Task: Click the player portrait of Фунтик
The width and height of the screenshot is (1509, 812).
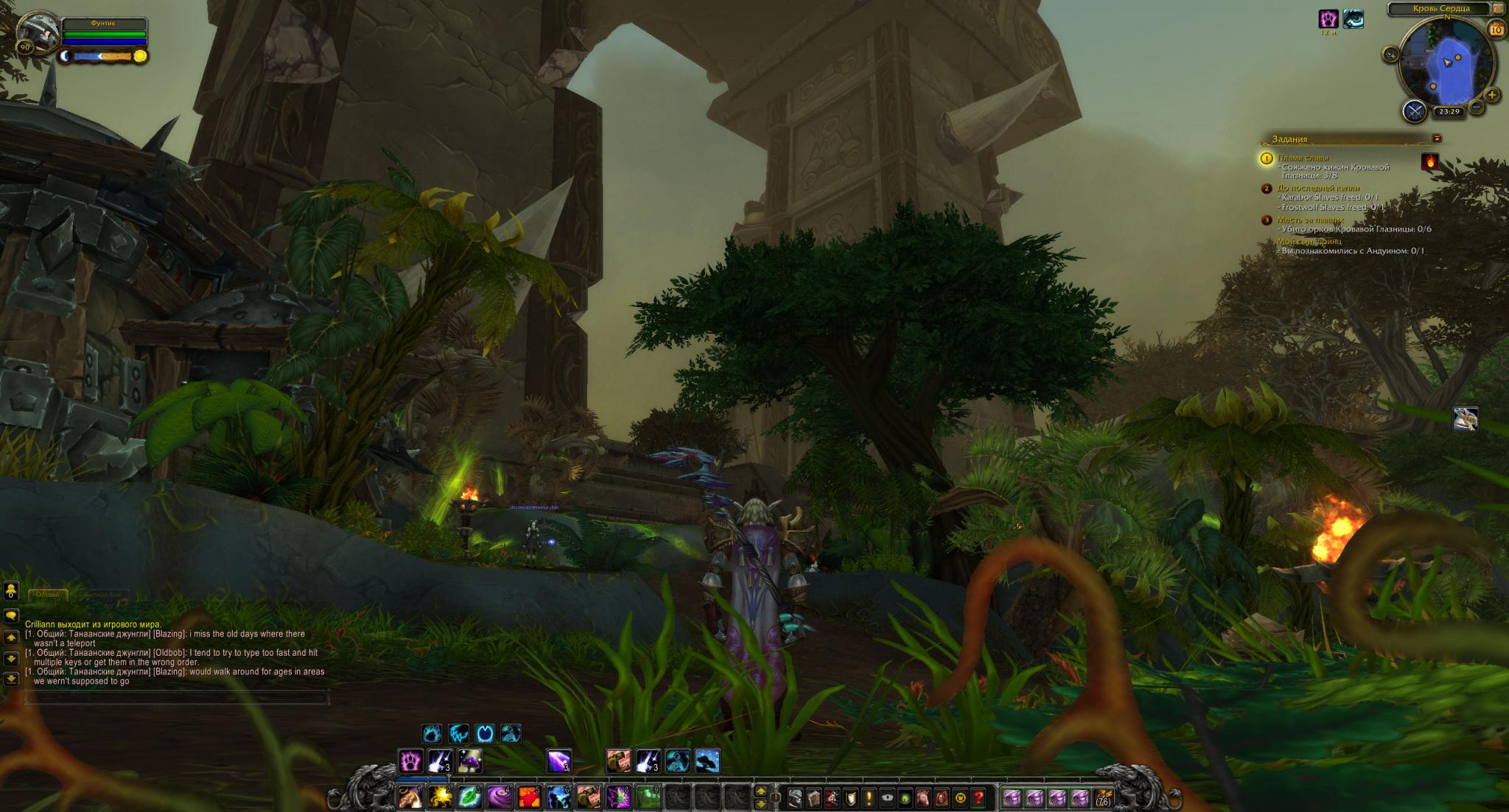Action: (x=38, y=33)
